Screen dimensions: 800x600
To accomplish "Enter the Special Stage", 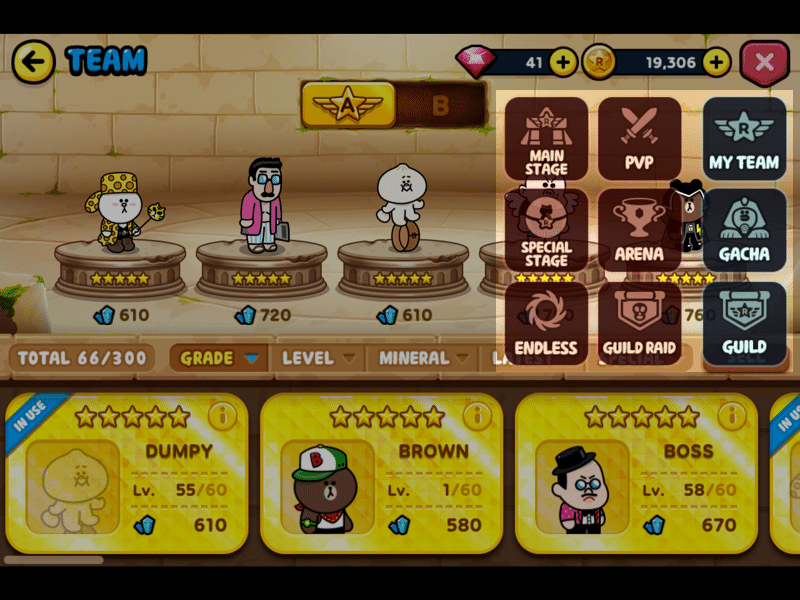I will tap(546, 232).
